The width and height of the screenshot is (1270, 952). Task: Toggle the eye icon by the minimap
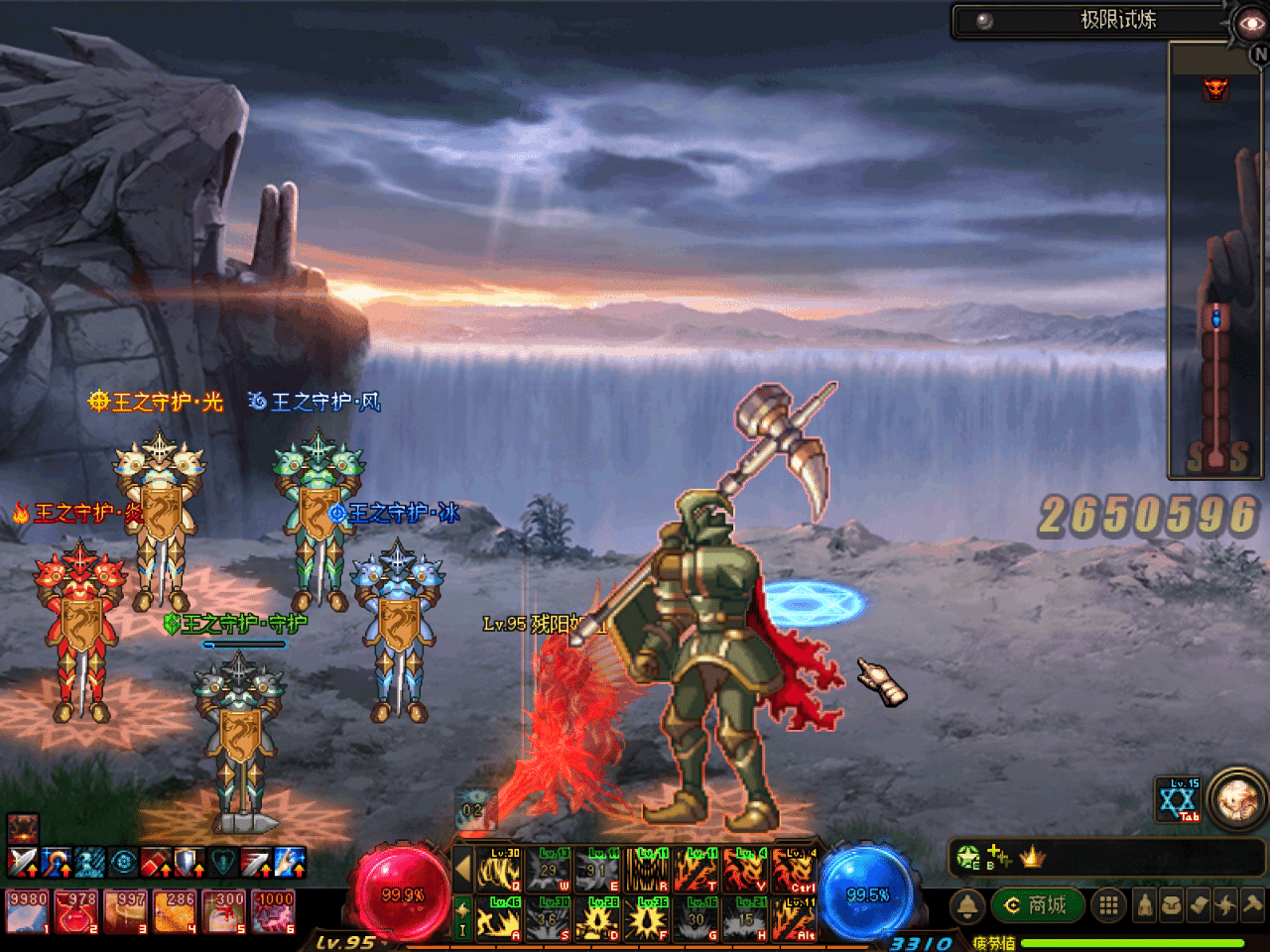(1249, 24)
